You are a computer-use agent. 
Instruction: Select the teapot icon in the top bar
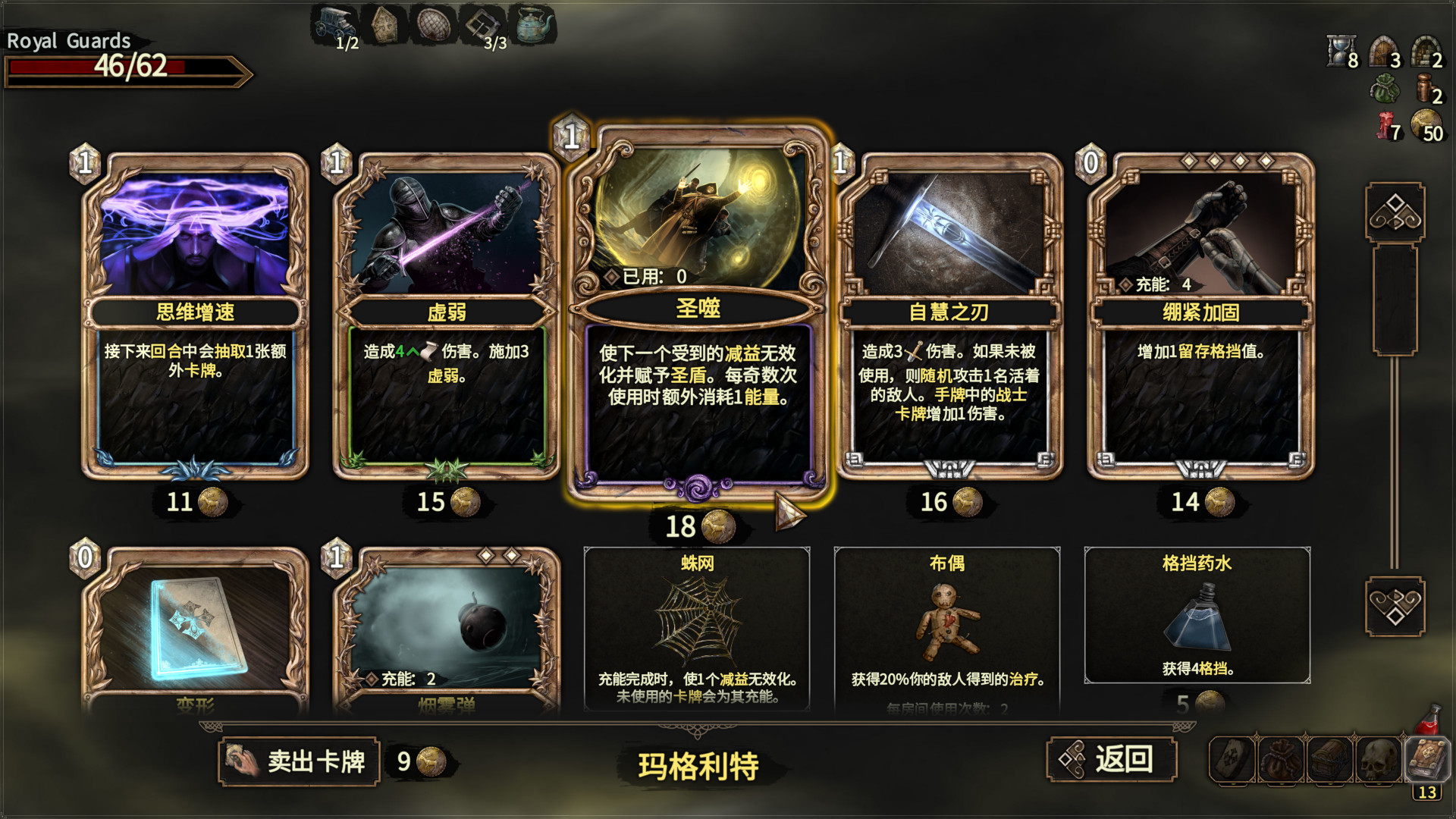point(531,23)
